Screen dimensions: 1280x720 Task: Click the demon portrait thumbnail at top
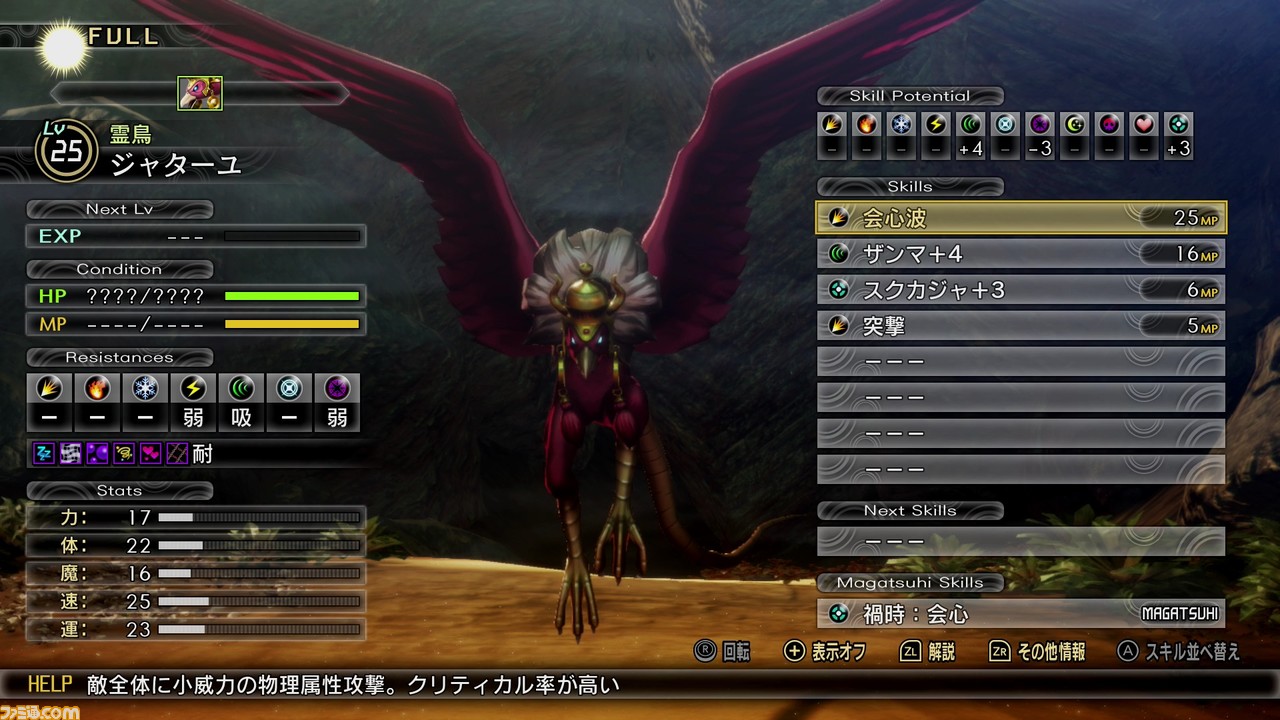(200, 93)
